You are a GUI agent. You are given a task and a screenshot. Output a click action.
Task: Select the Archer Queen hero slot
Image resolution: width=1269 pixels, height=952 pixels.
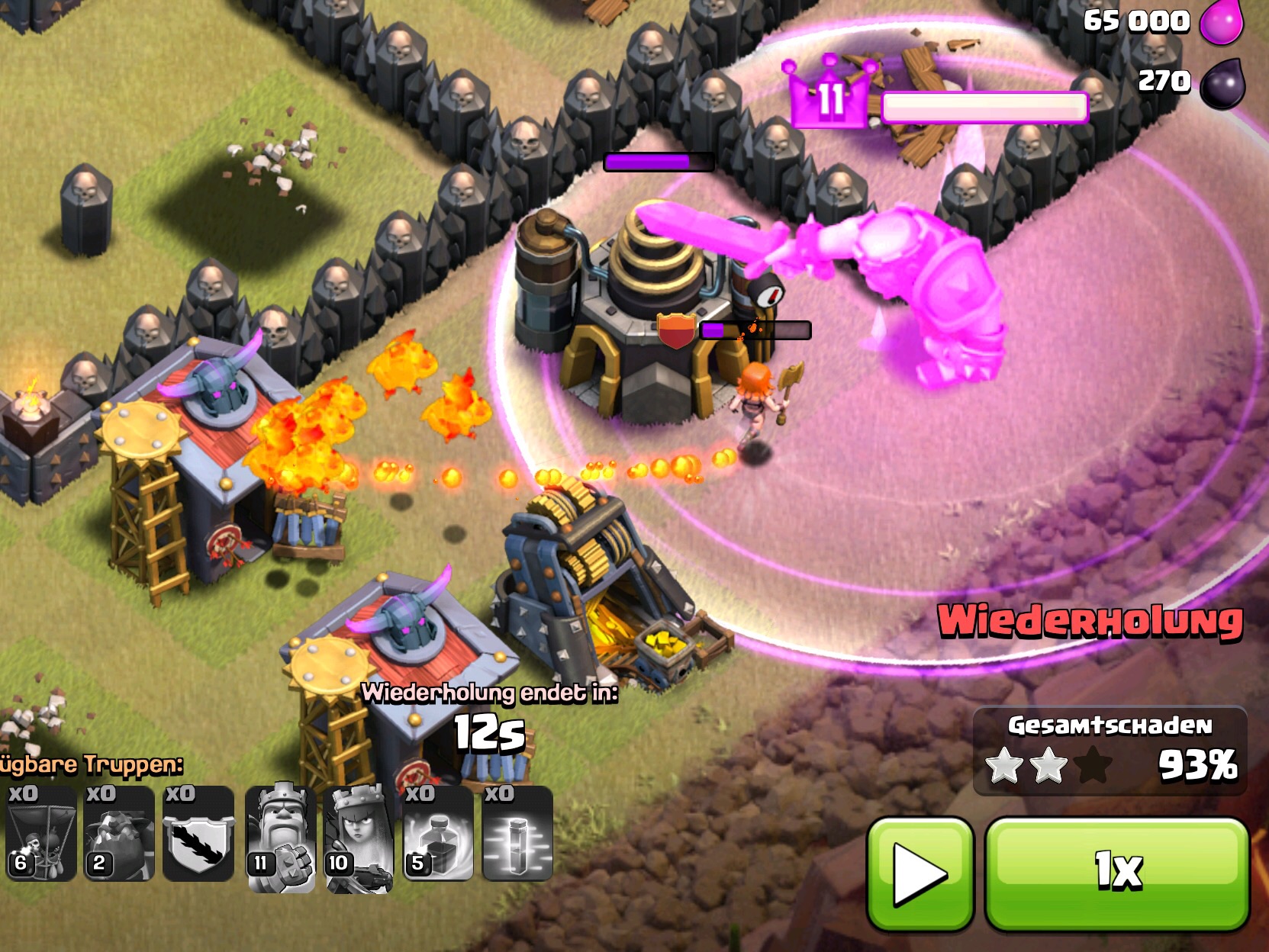[x=359, y=837]
